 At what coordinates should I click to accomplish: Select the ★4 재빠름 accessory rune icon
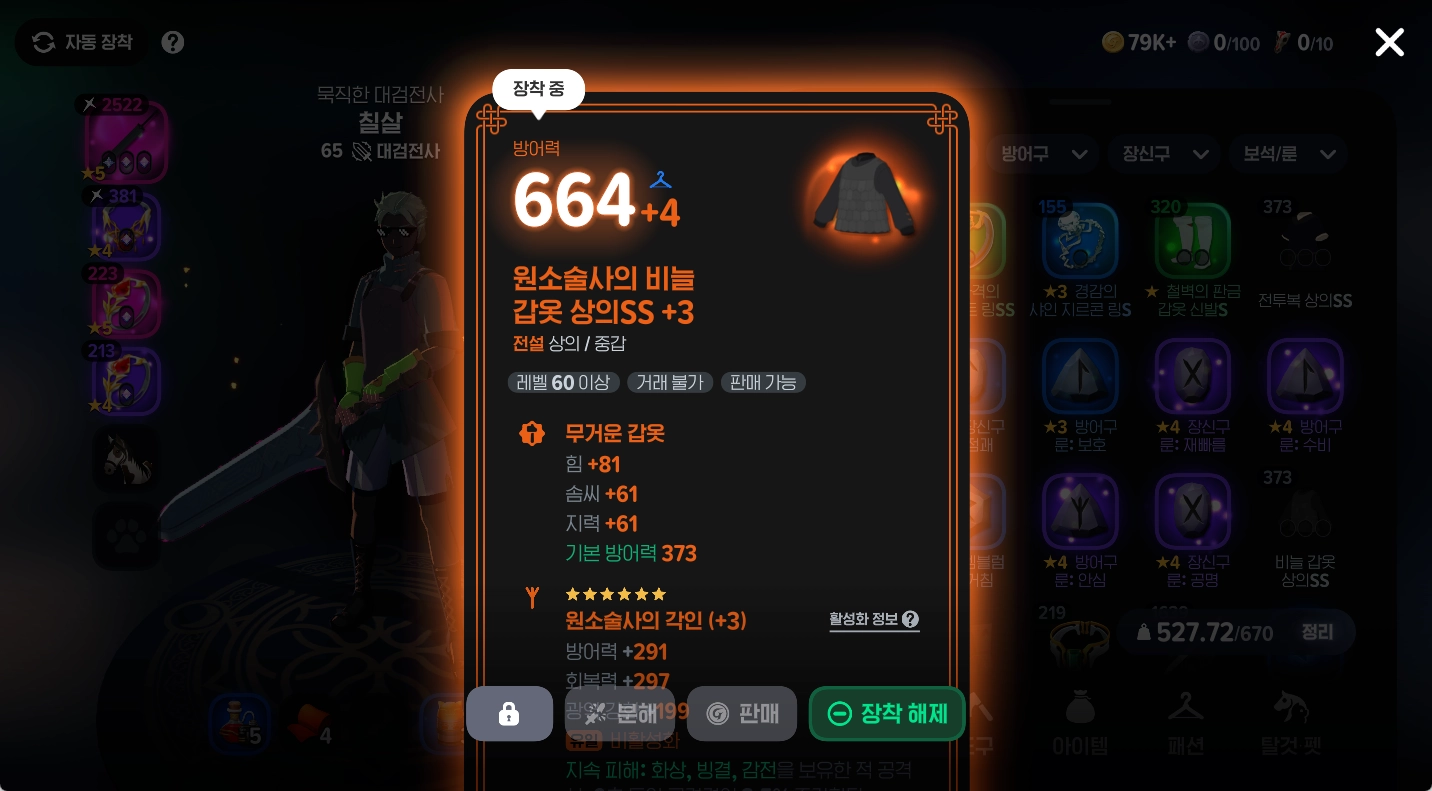(x=1193, y=377)
